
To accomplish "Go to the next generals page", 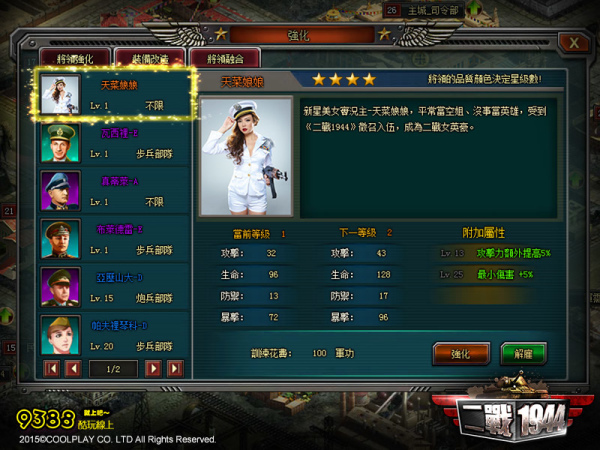I will 152,368.
